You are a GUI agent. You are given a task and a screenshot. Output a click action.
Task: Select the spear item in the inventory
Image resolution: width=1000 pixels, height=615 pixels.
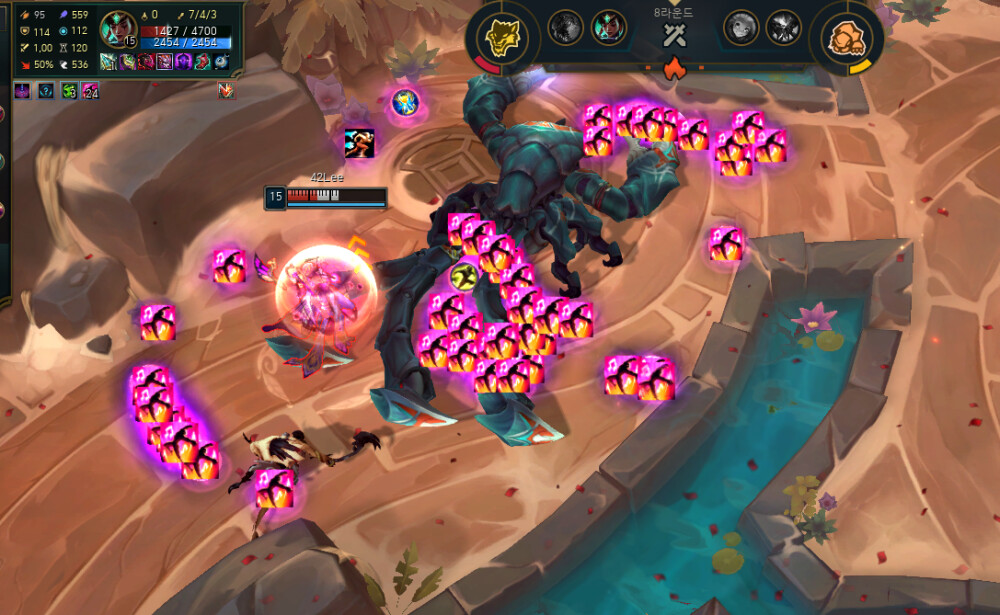108,62
